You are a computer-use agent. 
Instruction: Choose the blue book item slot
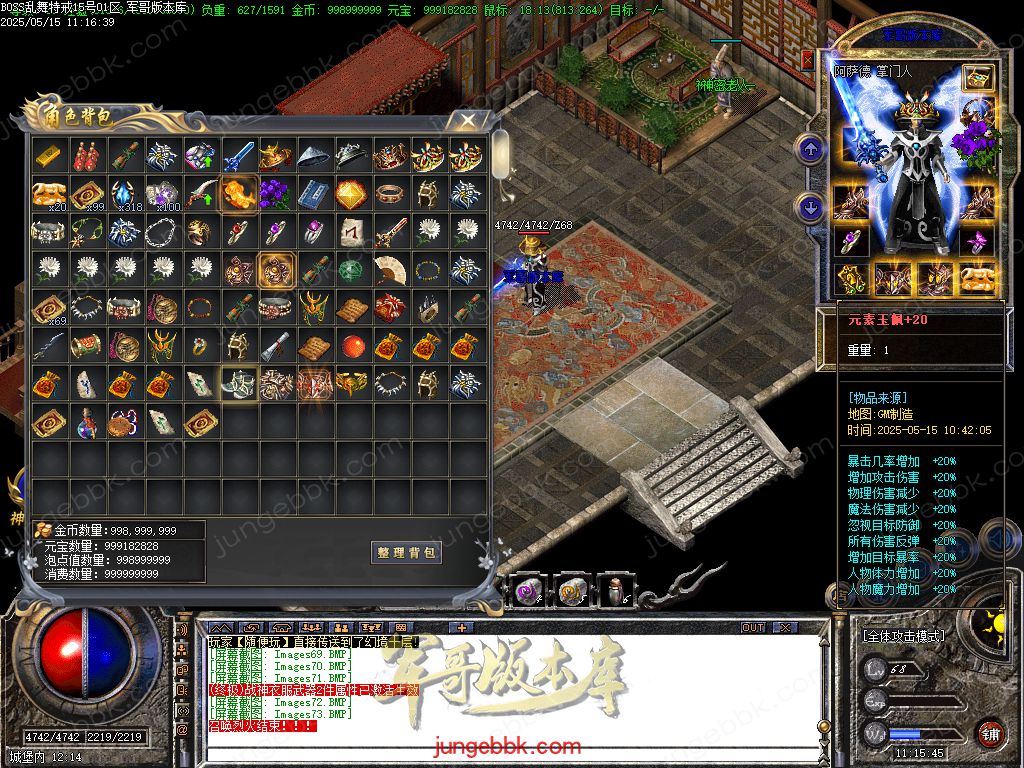point(315,194)
